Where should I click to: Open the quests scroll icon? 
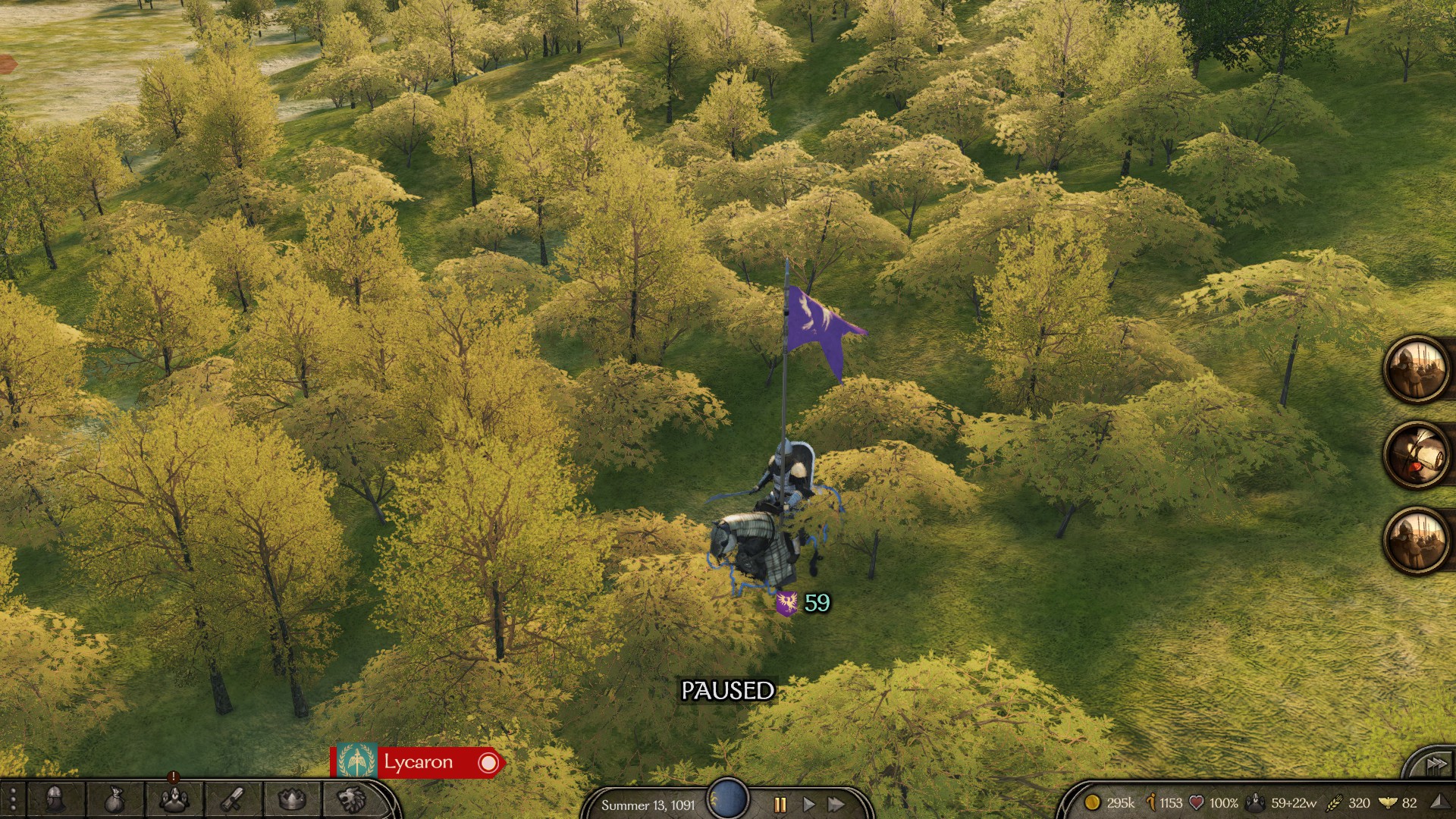point(233,799)
